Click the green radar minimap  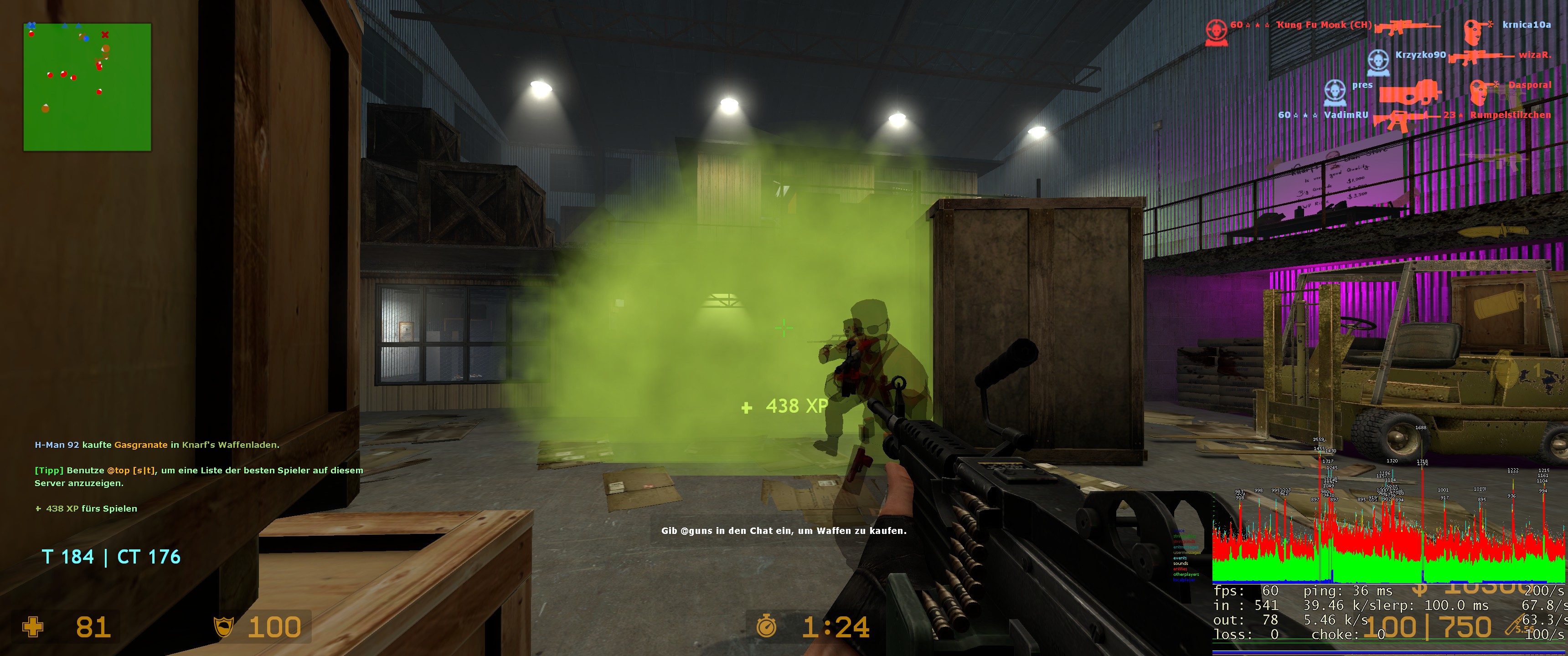point(87,87)
